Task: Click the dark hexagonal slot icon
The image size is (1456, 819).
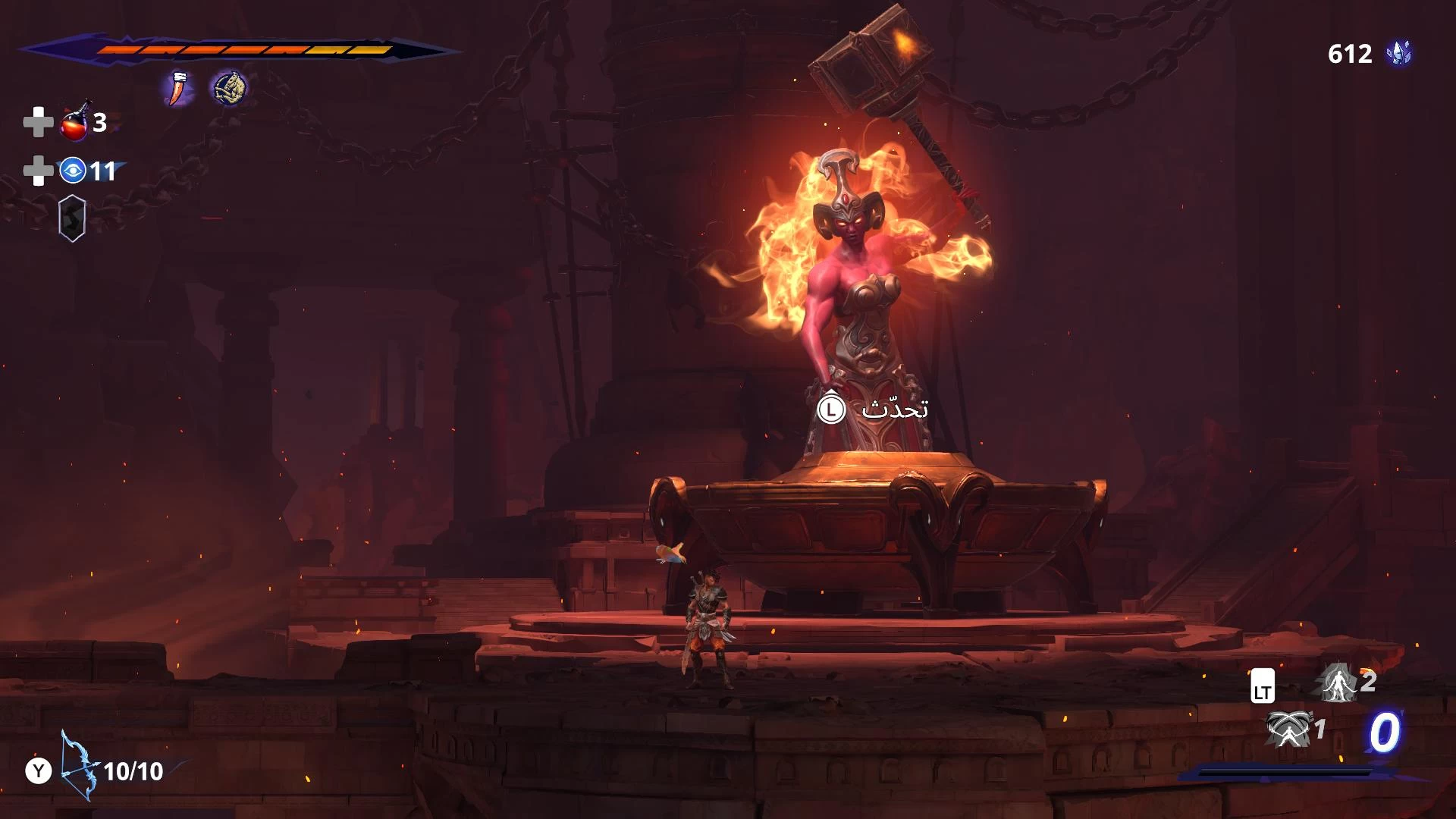Action: point(72,218)
